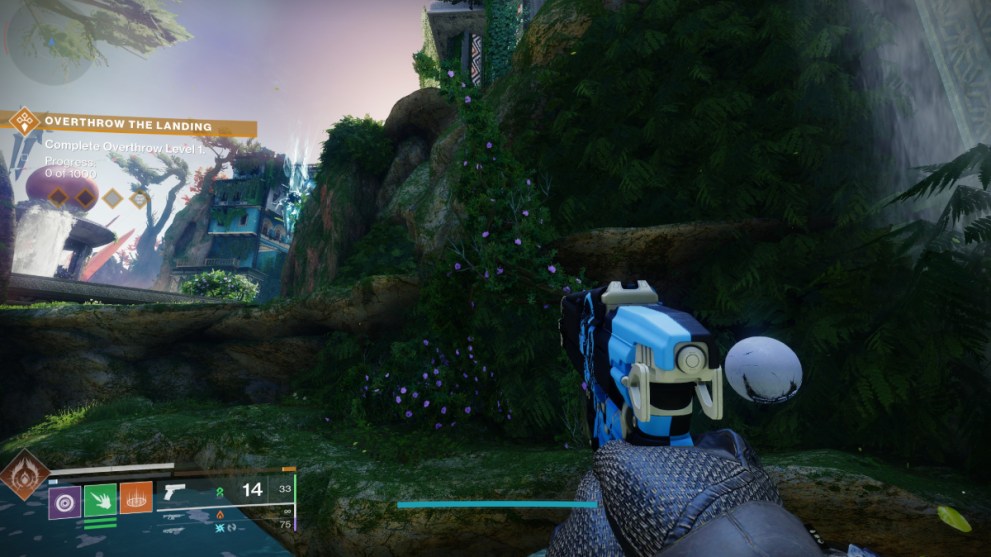Use the green melee ability icon
The image size is (991, 557).
100,498
